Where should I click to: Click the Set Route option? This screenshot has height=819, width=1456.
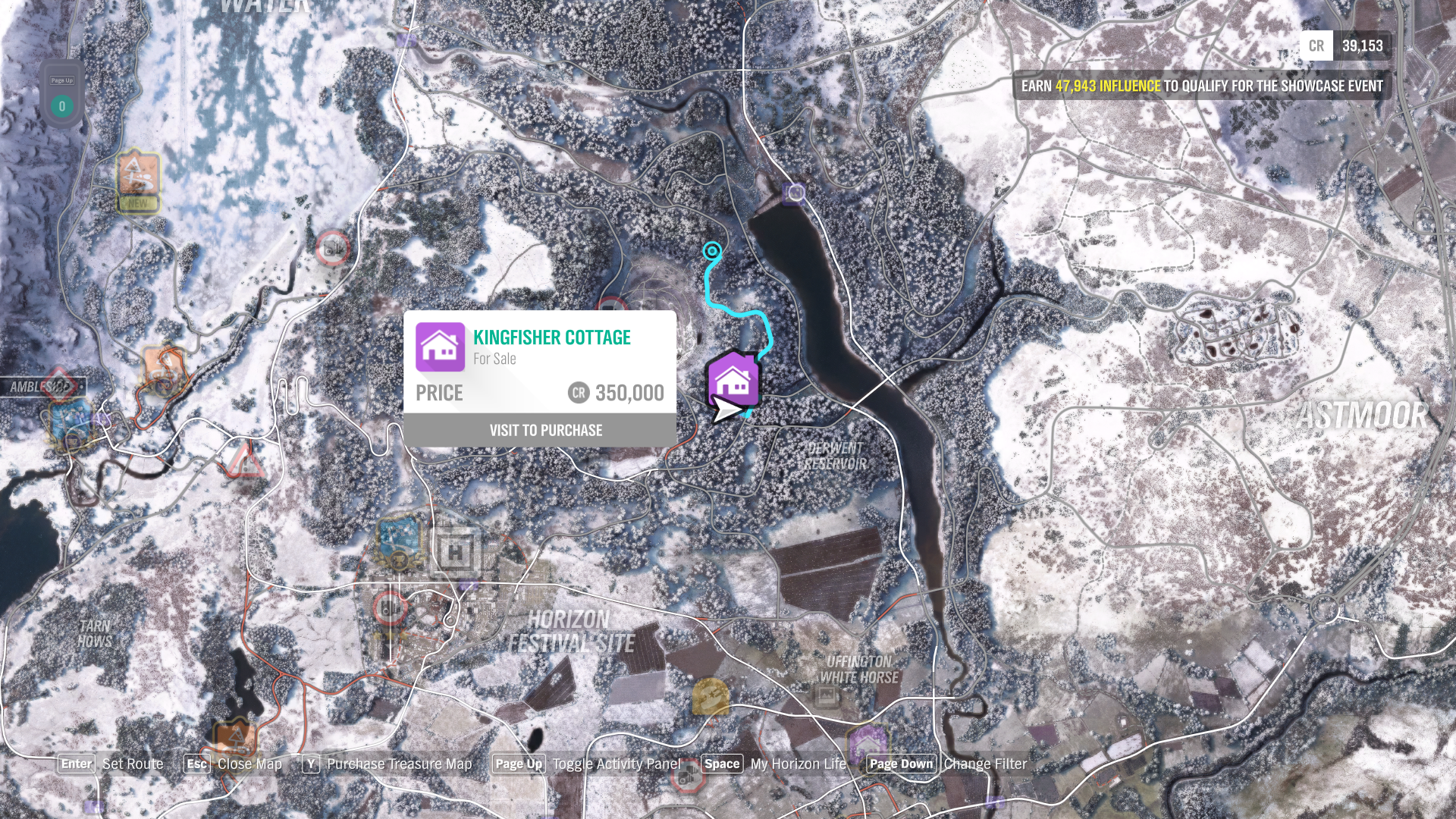[133, 764]
